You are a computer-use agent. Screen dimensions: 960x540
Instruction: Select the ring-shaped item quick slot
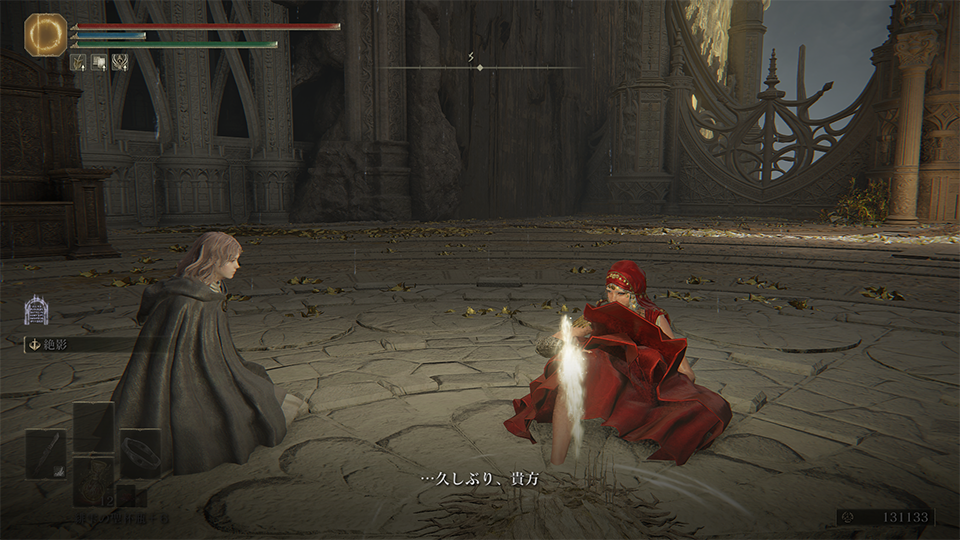tap(140, 452)
